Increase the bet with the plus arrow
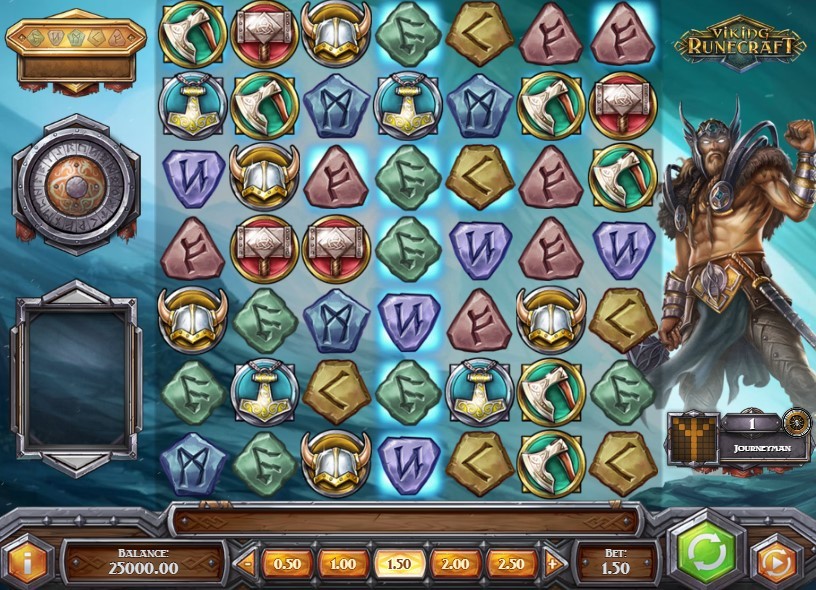816x590 pixels. click(551, 563)
